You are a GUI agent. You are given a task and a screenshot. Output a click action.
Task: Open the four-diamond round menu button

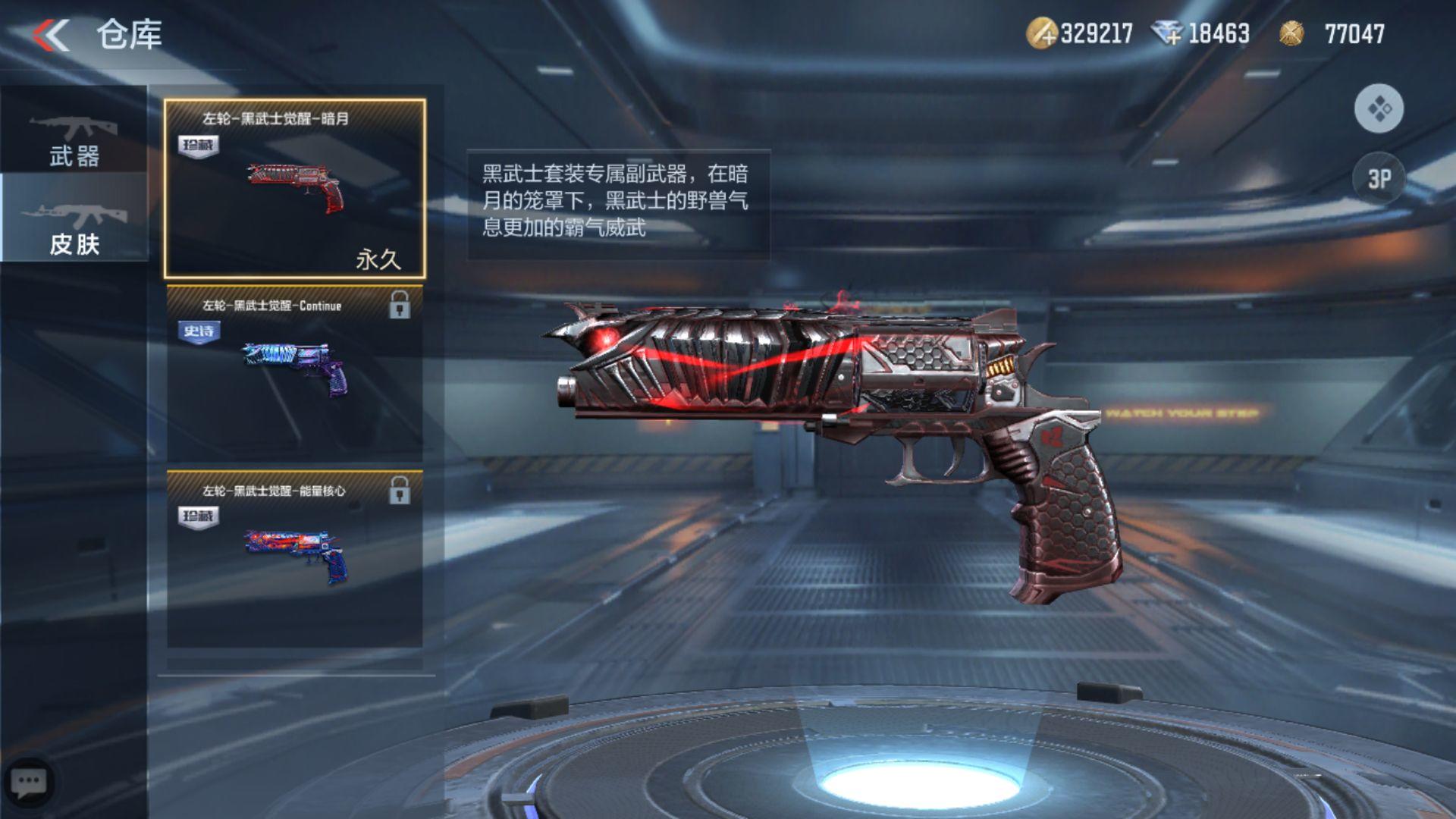(1379, 109)
